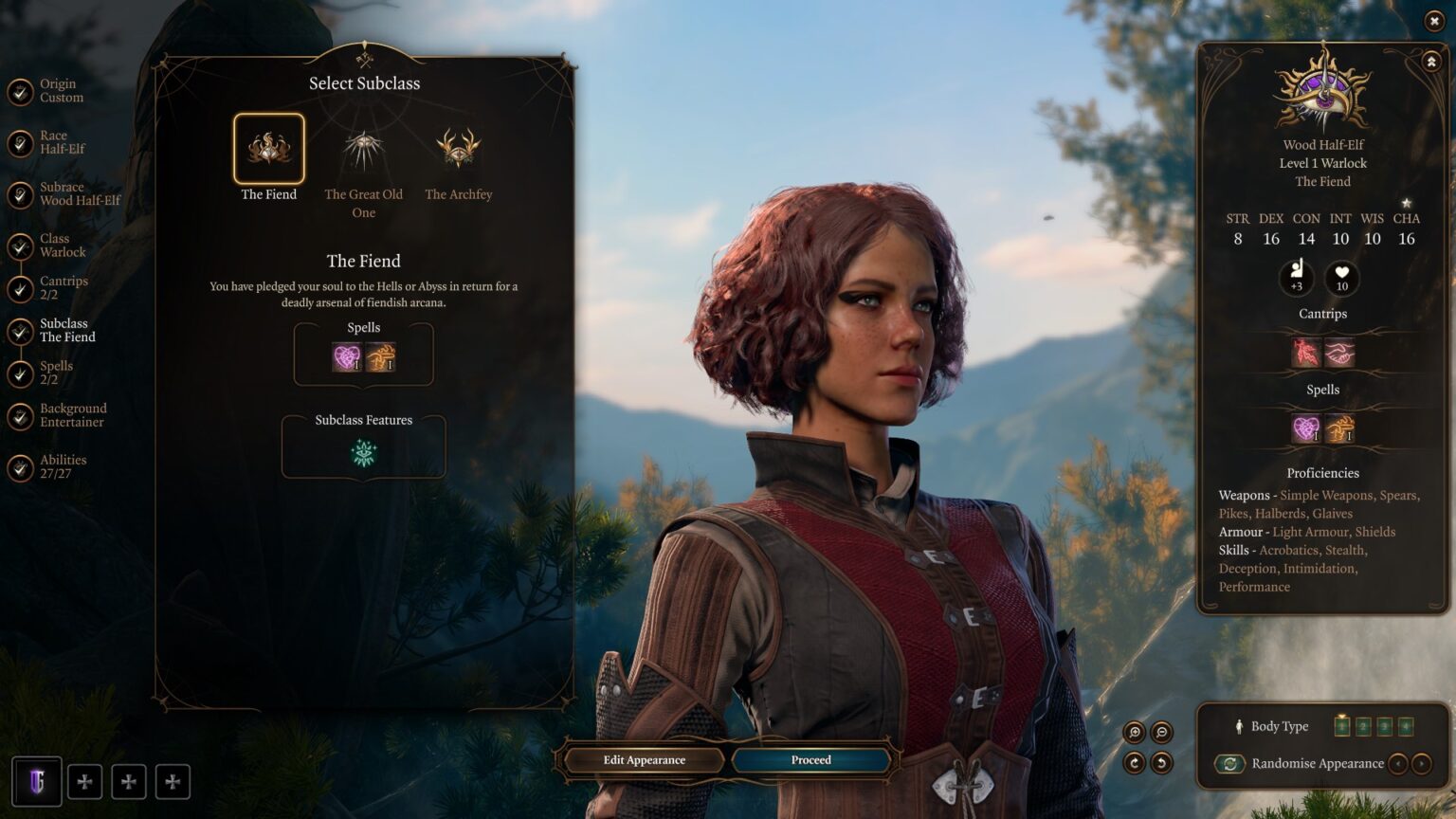
Task: Inspect the red cantrip icon in right panel
Action: [1307, 352]
